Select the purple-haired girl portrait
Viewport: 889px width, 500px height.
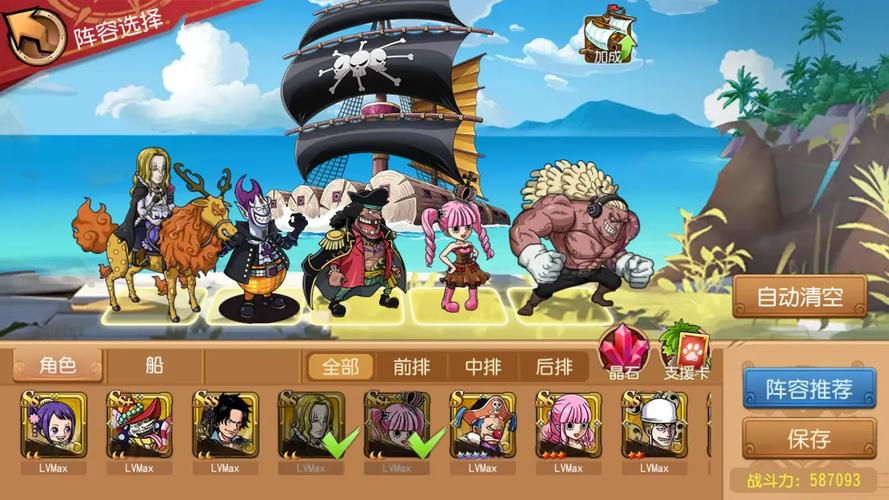pos(53,425)
